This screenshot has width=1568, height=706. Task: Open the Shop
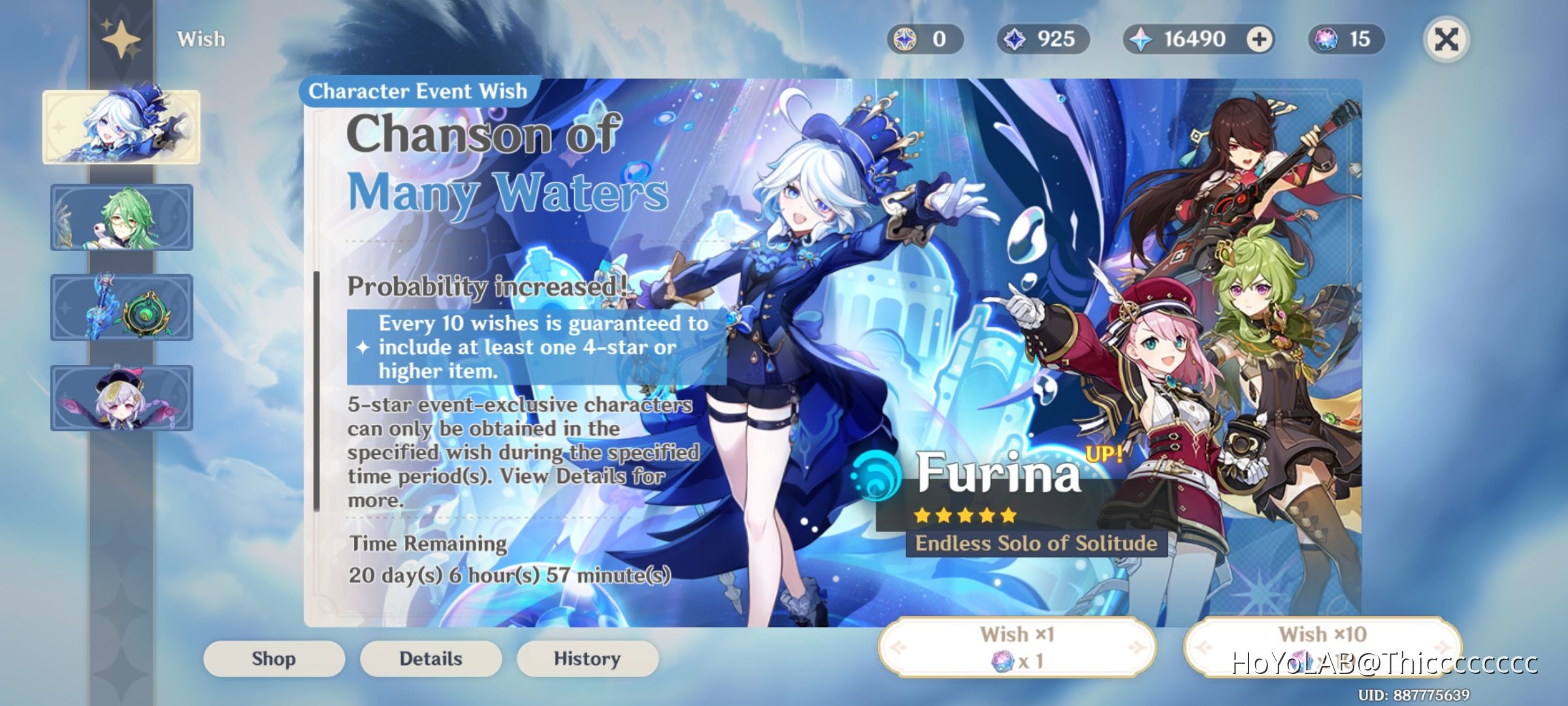coord(272,658)
